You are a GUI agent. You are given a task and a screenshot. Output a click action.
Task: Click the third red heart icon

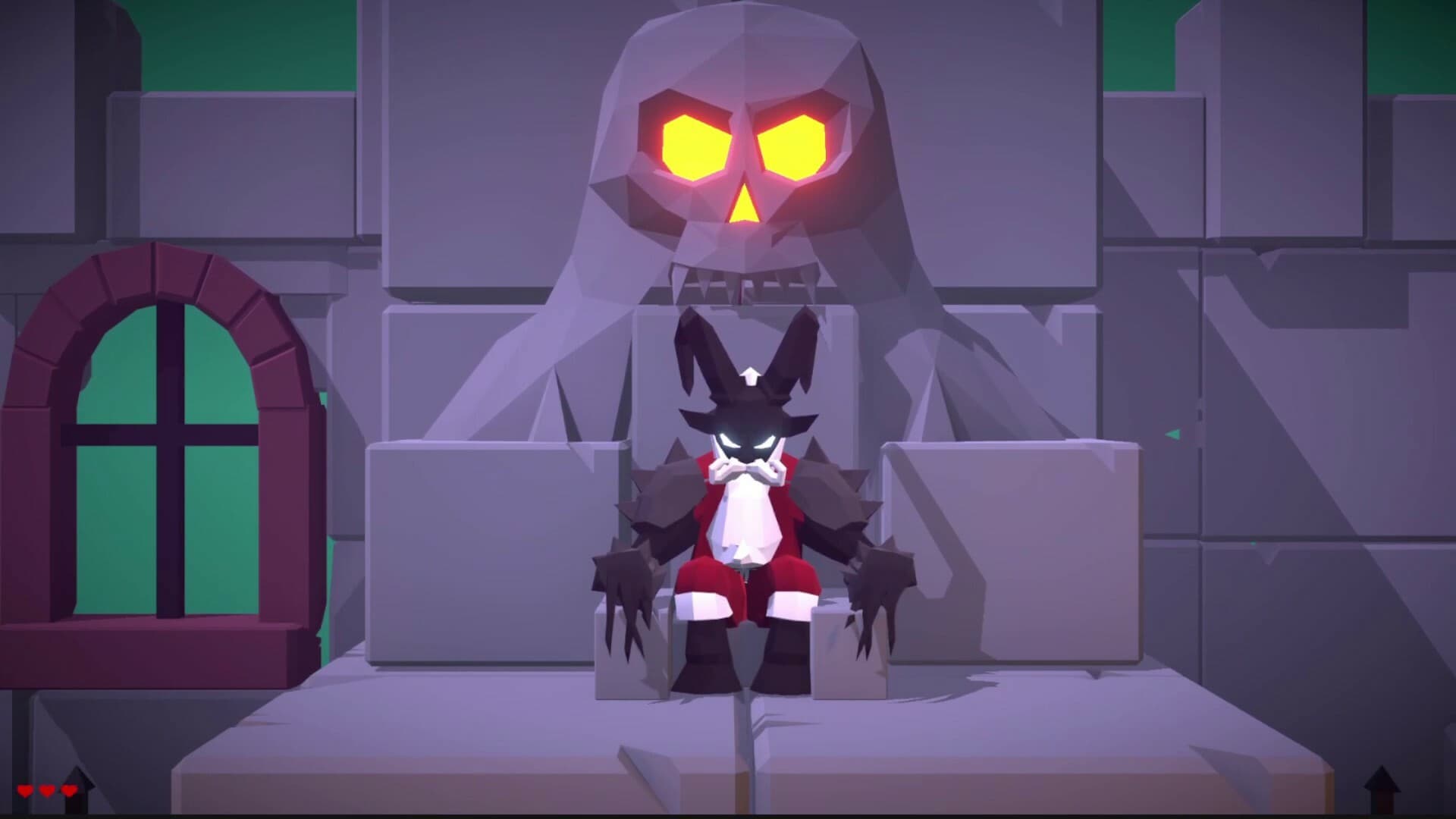coord(68,790)
